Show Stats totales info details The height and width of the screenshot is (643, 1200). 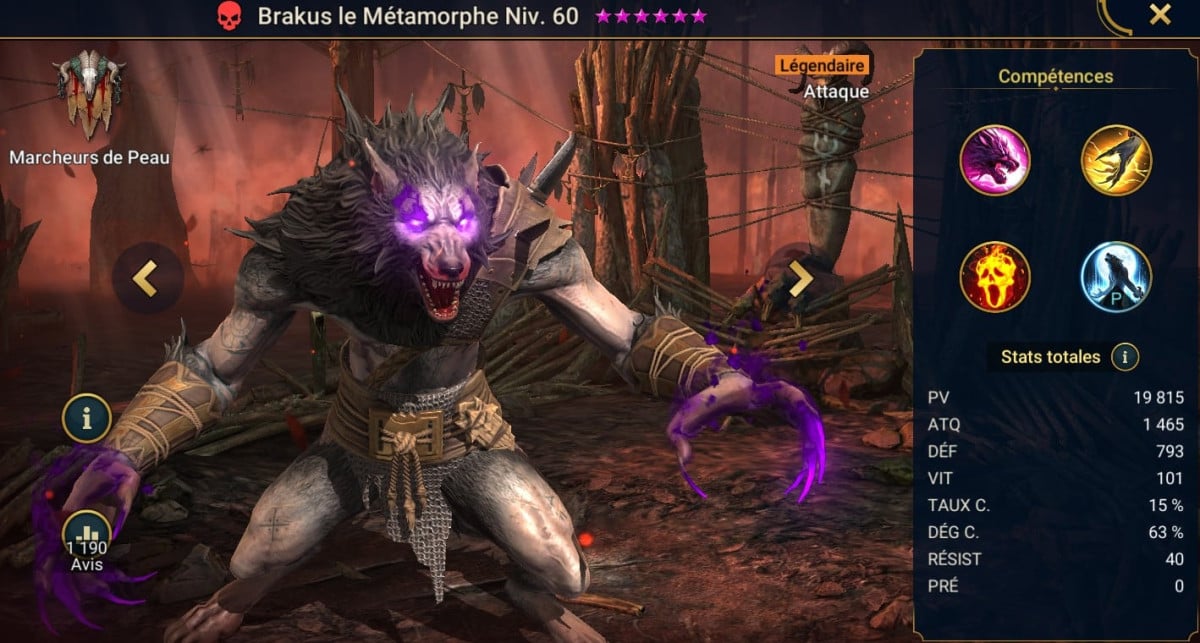[x=1126, y=356]
